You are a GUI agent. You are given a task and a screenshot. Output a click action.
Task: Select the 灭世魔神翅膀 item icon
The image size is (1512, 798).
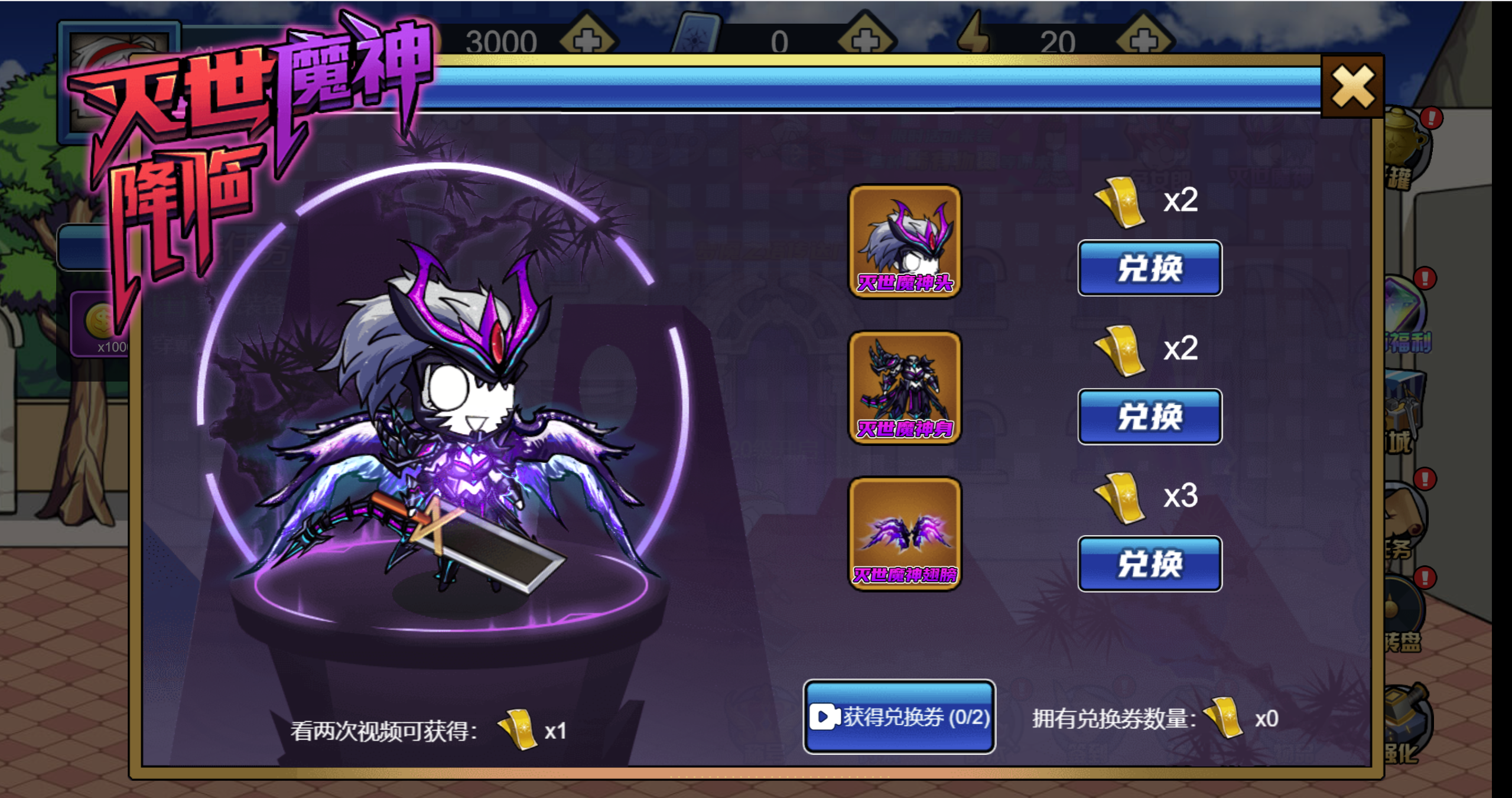click(905, 533)
